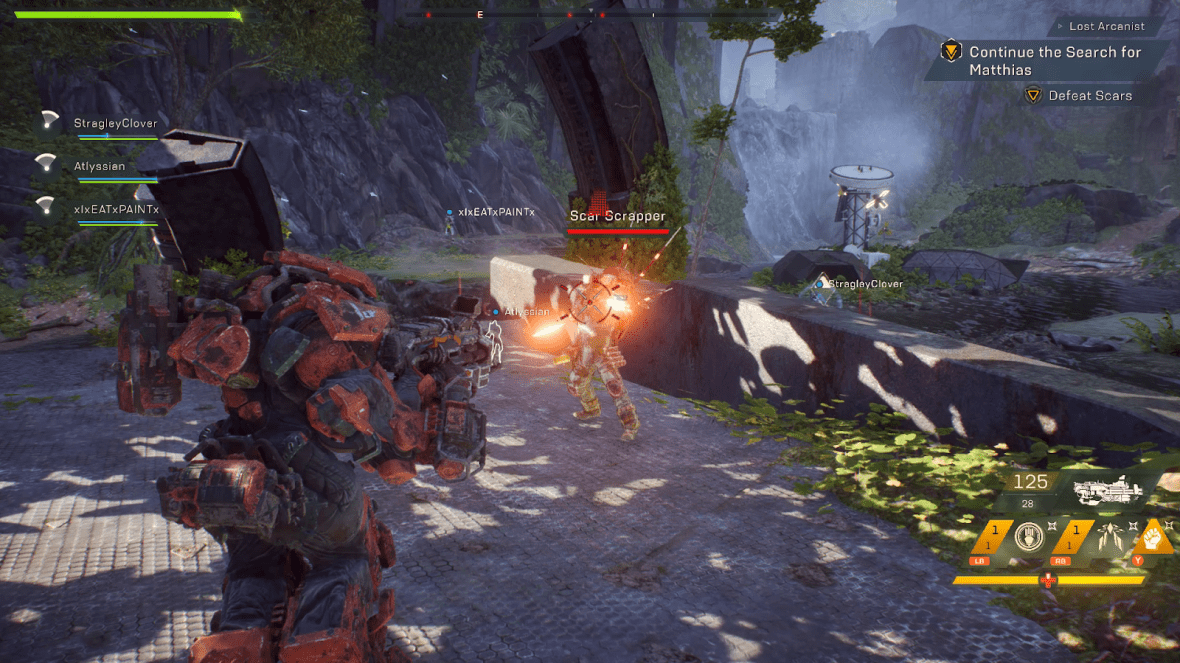The image size is (1180, 663).
Task: Select Atlyssian in the squad list
Action: (99, 166)
